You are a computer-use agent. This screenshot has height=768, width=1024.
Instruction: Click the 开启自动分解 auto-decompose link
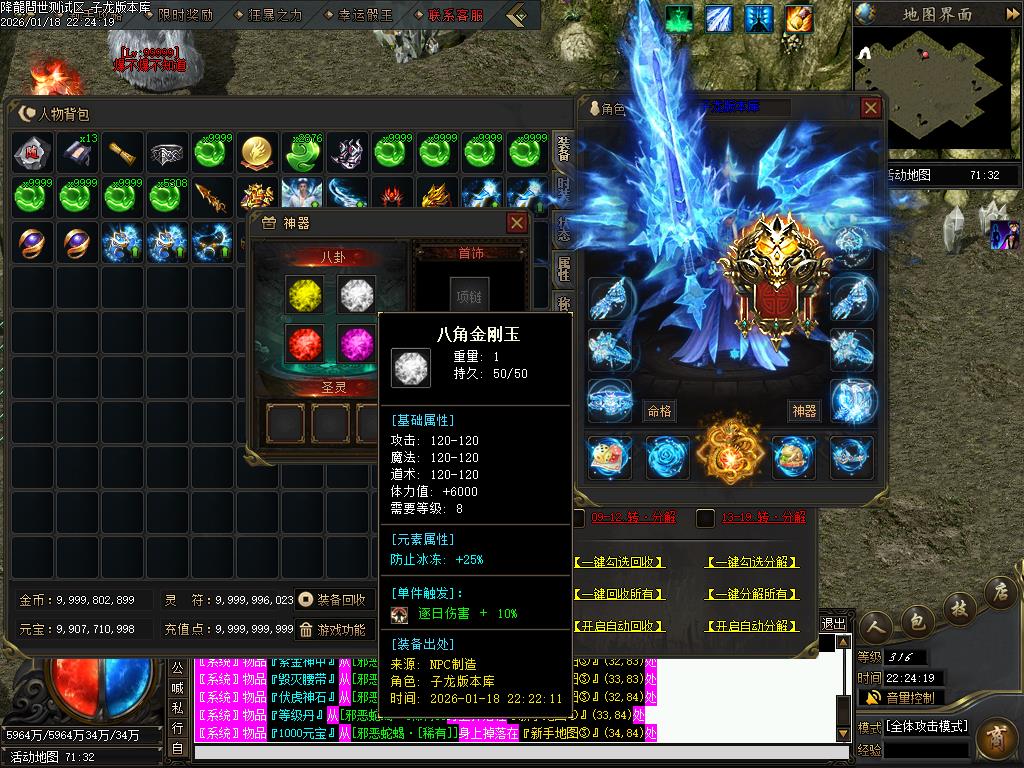(x=753, y=626)
